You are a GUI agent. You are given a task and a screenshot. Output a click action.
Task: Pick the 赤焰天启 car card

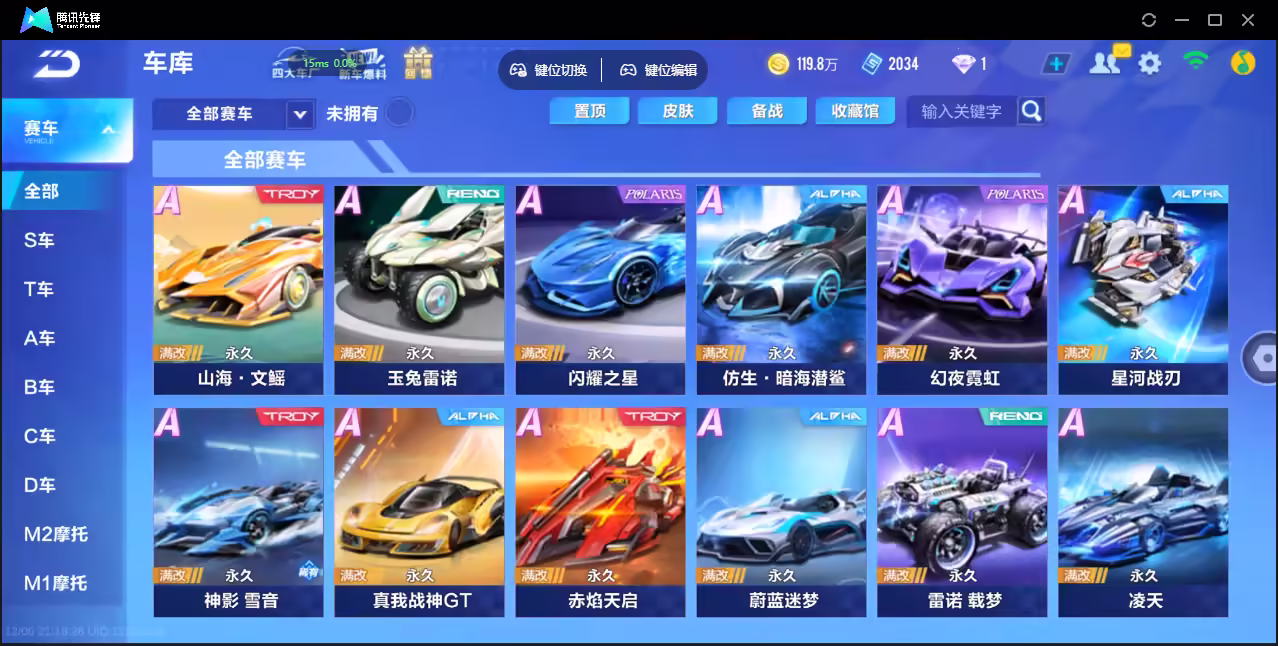(600, 511)
